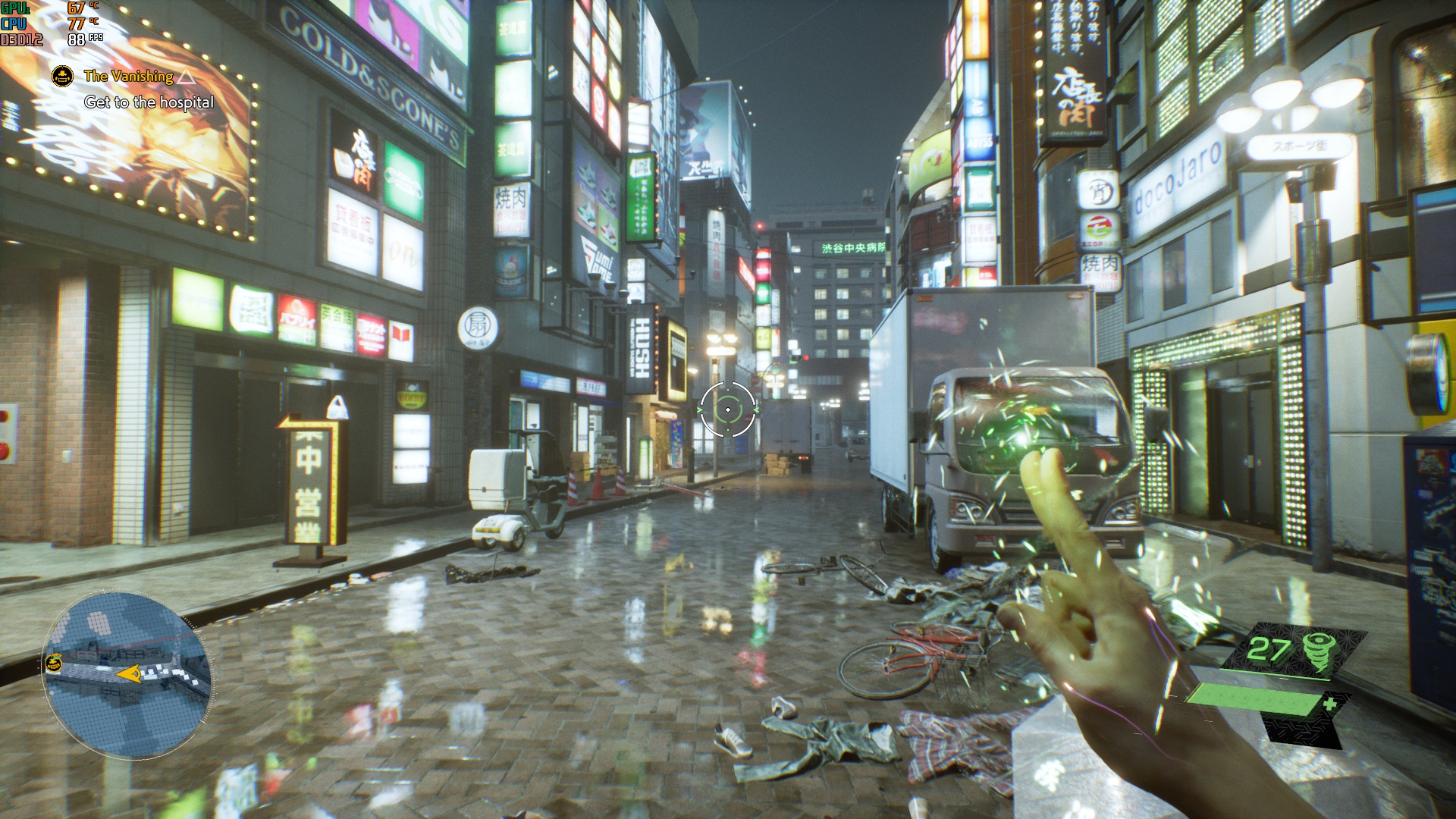Click the yellow quest marker on minimap
The height and width of the screenshot is (819, 1456).
click(x=53, y=664)
